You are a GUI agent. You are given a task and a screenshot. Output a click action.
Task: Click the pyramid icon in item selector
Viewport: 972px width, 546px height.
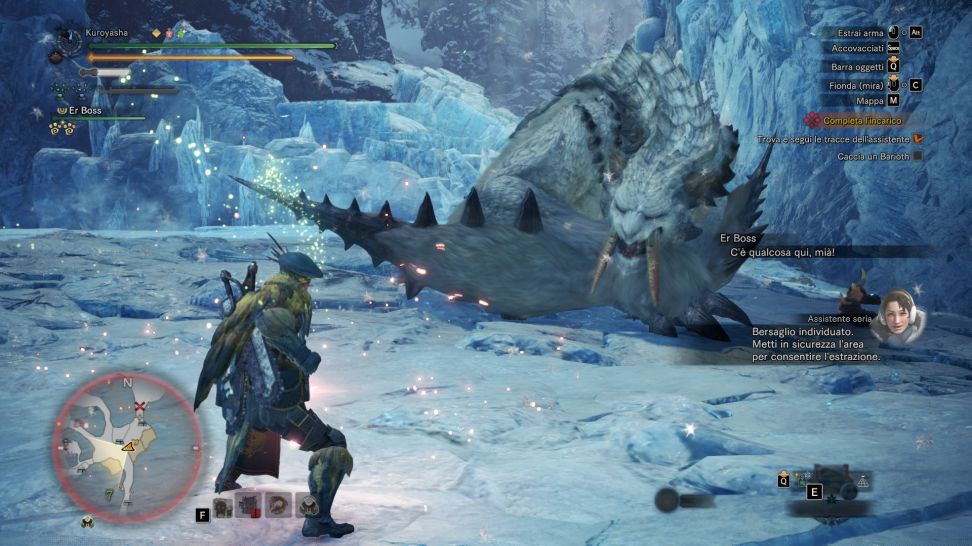tap(862, 482)
